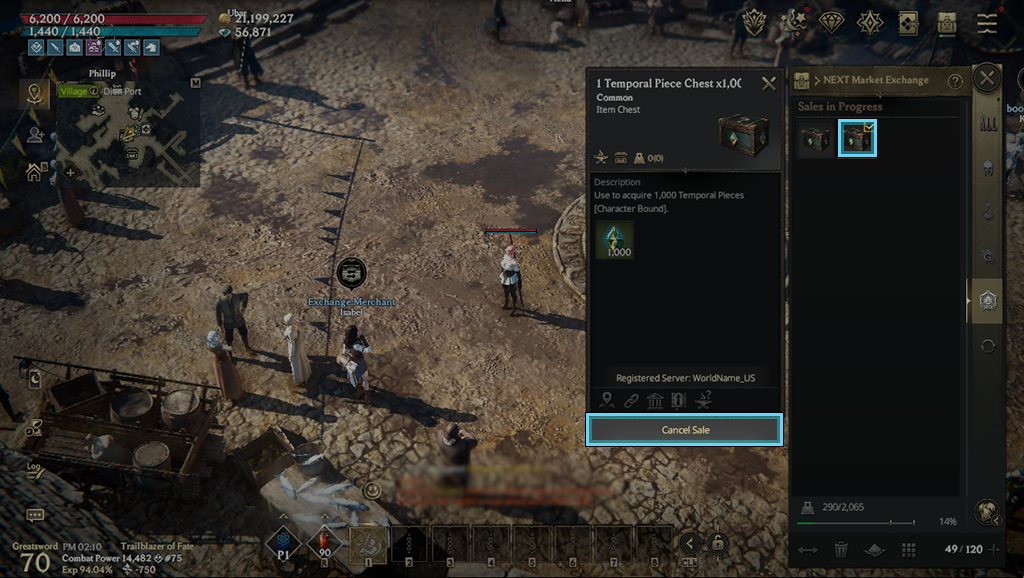Expand inventory capacity with the plus button
This screenshot has width=1024, height=578.
(993, 549)
